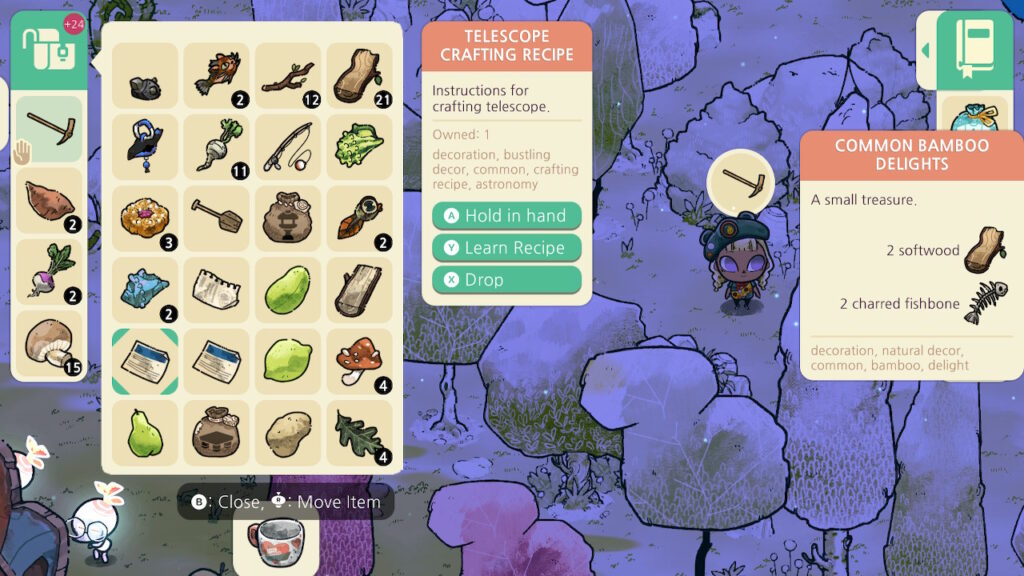Screen dimensions: 1024x576
Task: Pick the green pear item
Action: tap(144, 434)
